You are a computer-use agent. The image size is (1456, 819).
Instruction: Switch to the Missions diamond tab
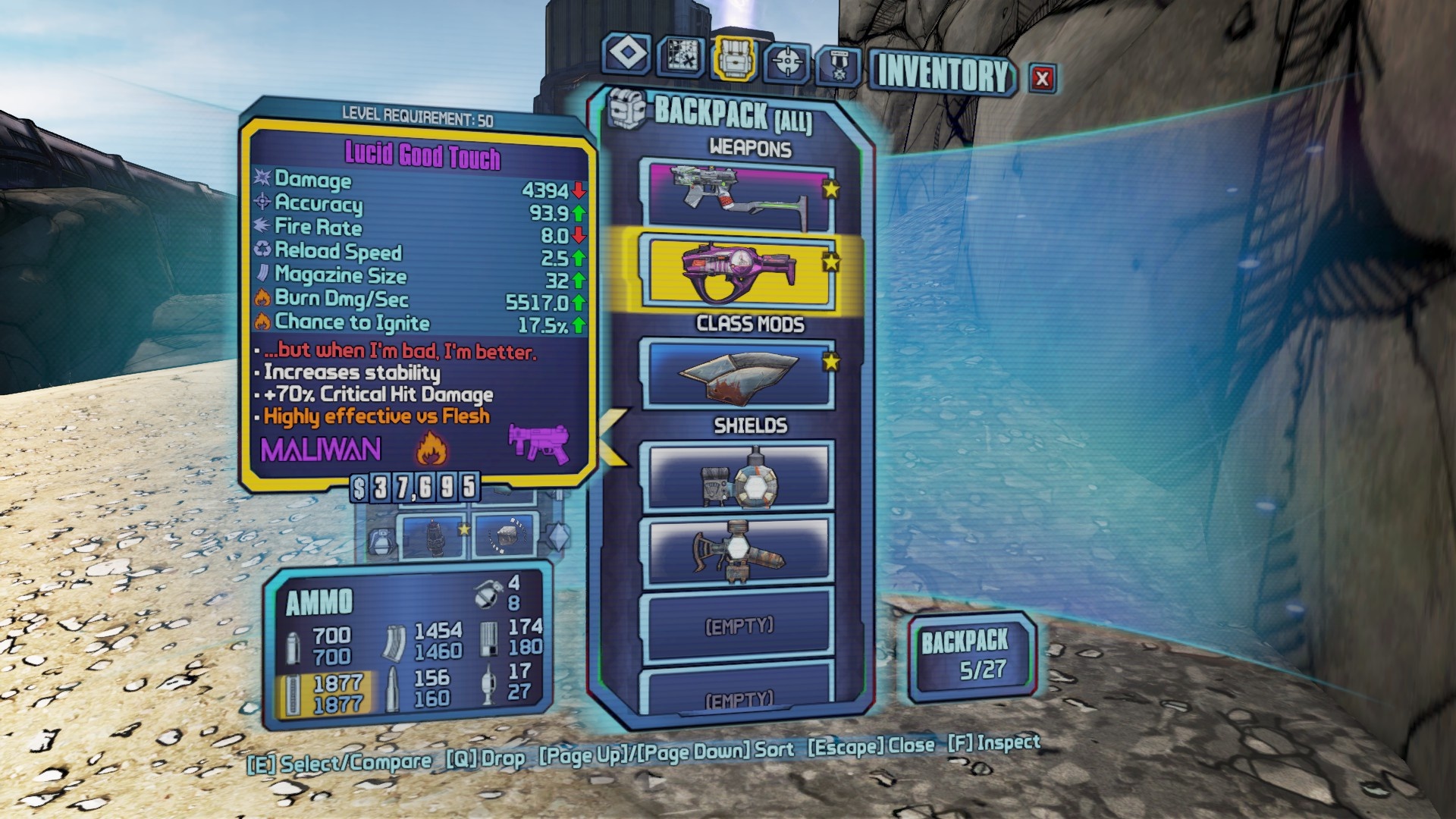click(x=627, y=55)
